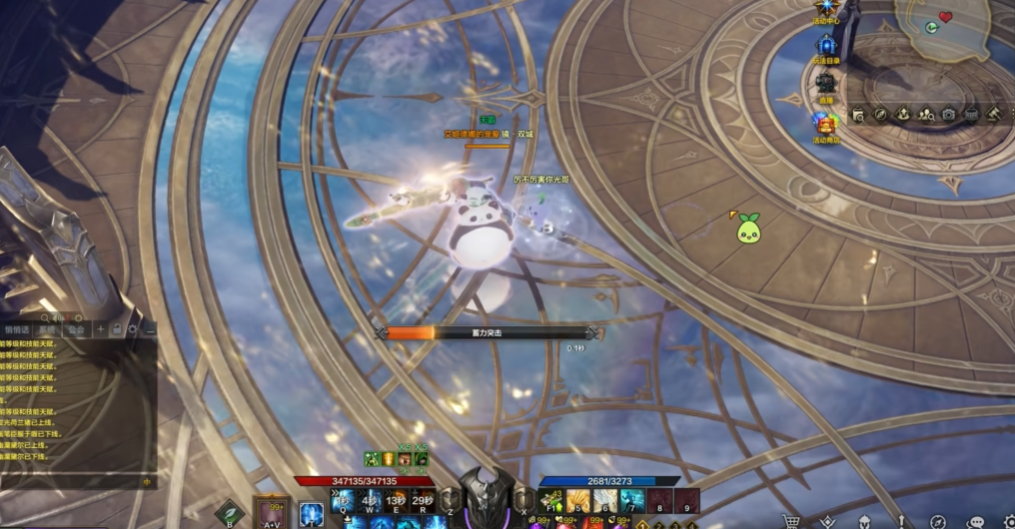Open the camera screenshot button under minimap
Image resolution: width=1015 pixels, height=529 pixels.
948,115
